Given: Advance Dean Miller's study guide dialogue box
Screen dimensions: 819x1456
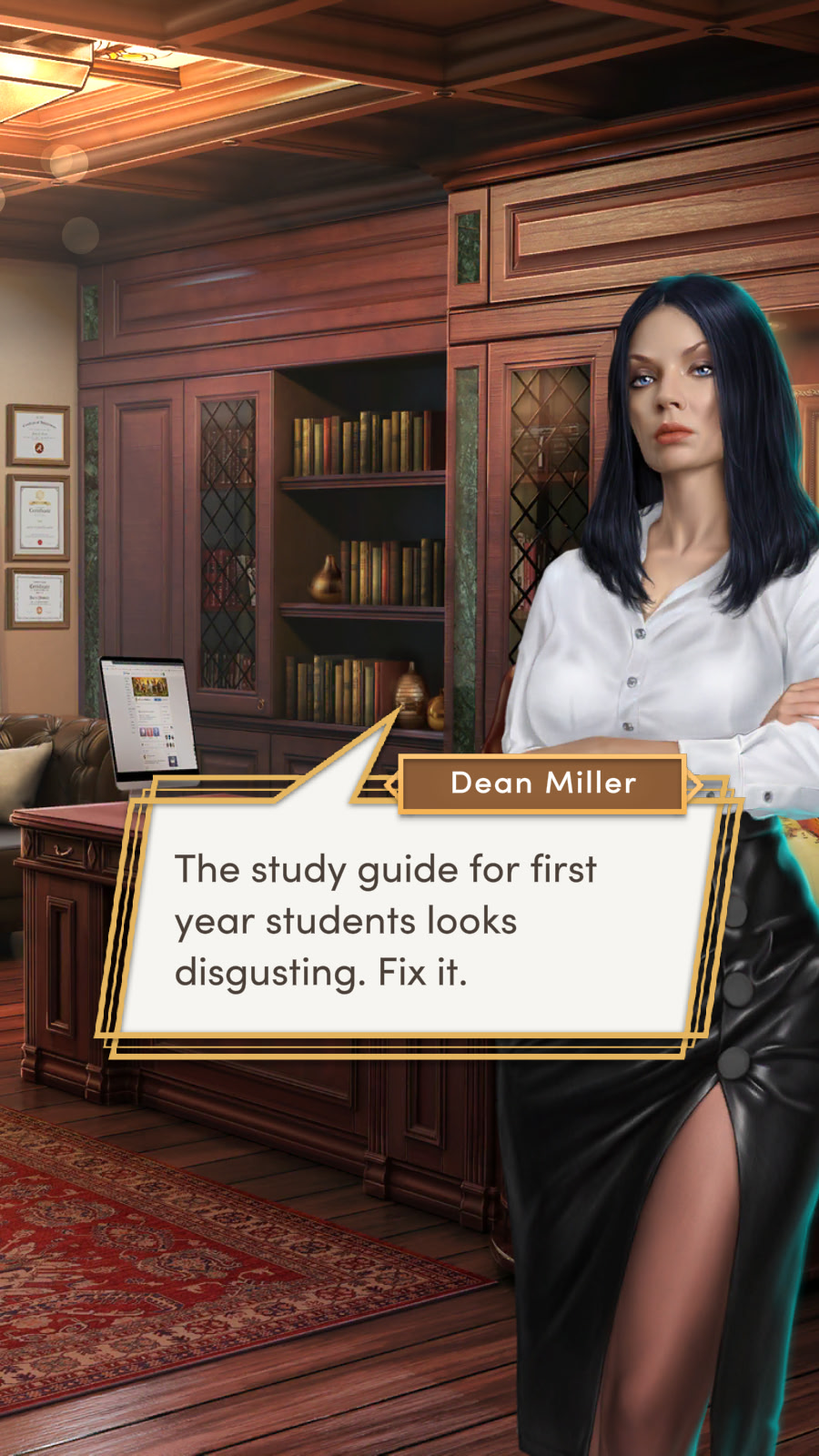Looking at the screenshot, I should pos(409,921).
